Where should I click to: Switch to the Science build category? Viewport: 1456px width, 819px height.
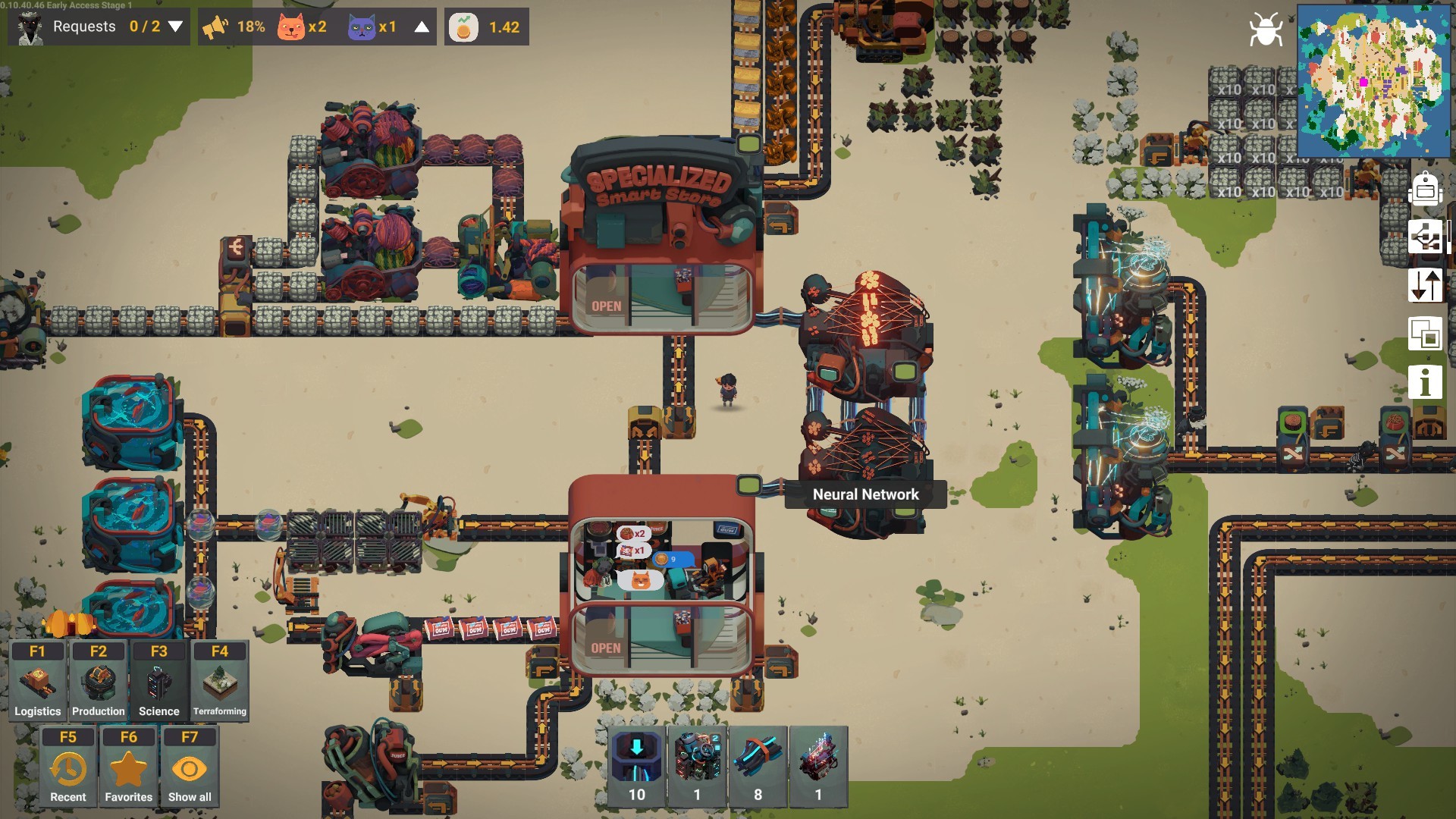(x=158, y=680)
